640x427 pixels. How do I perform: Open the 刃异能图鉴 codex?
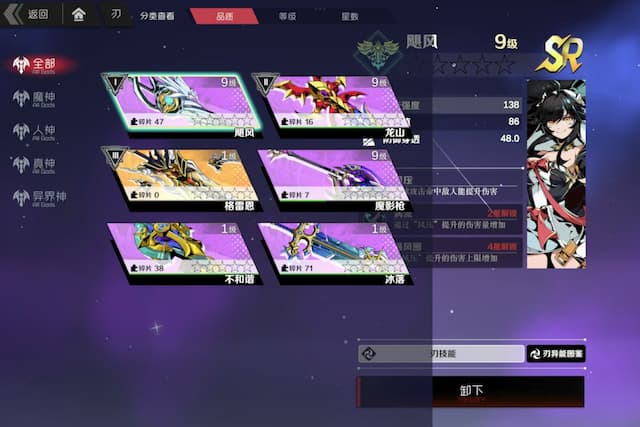point(556,353)
